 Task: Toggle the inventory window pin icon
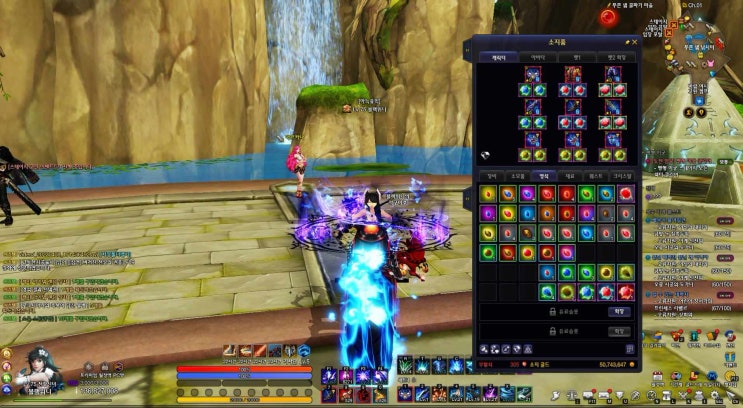(x=627, y=43)
